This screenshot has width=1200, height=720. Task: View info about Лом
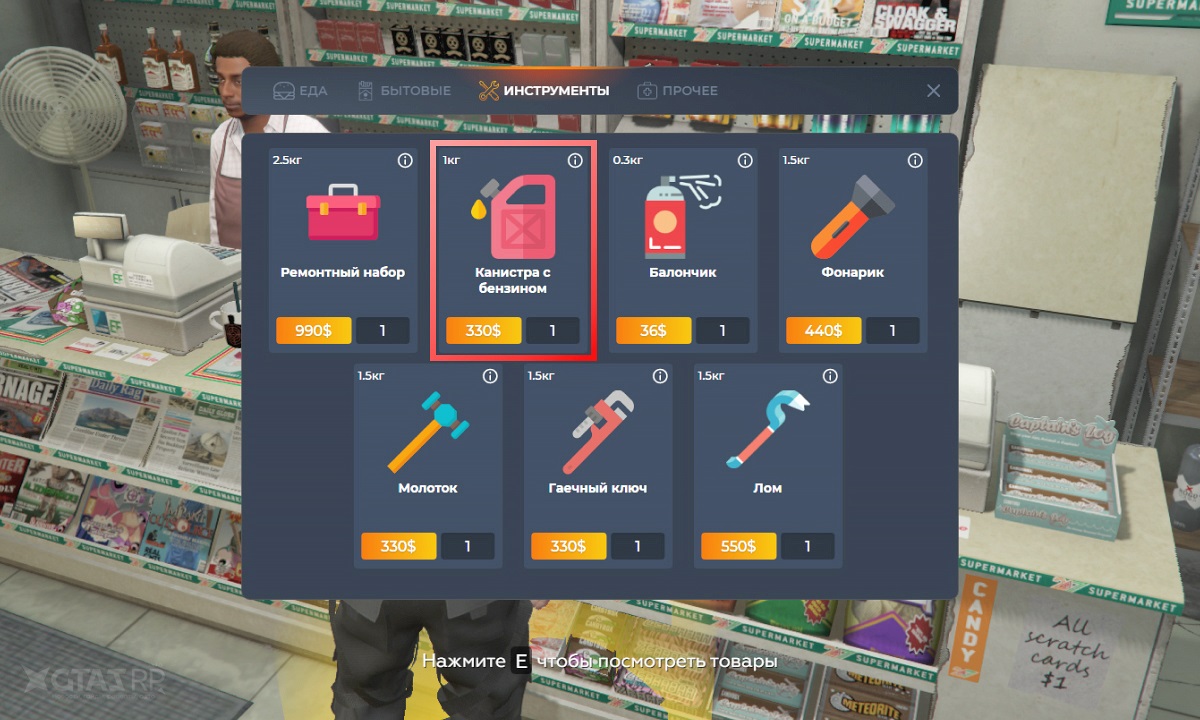830,377
